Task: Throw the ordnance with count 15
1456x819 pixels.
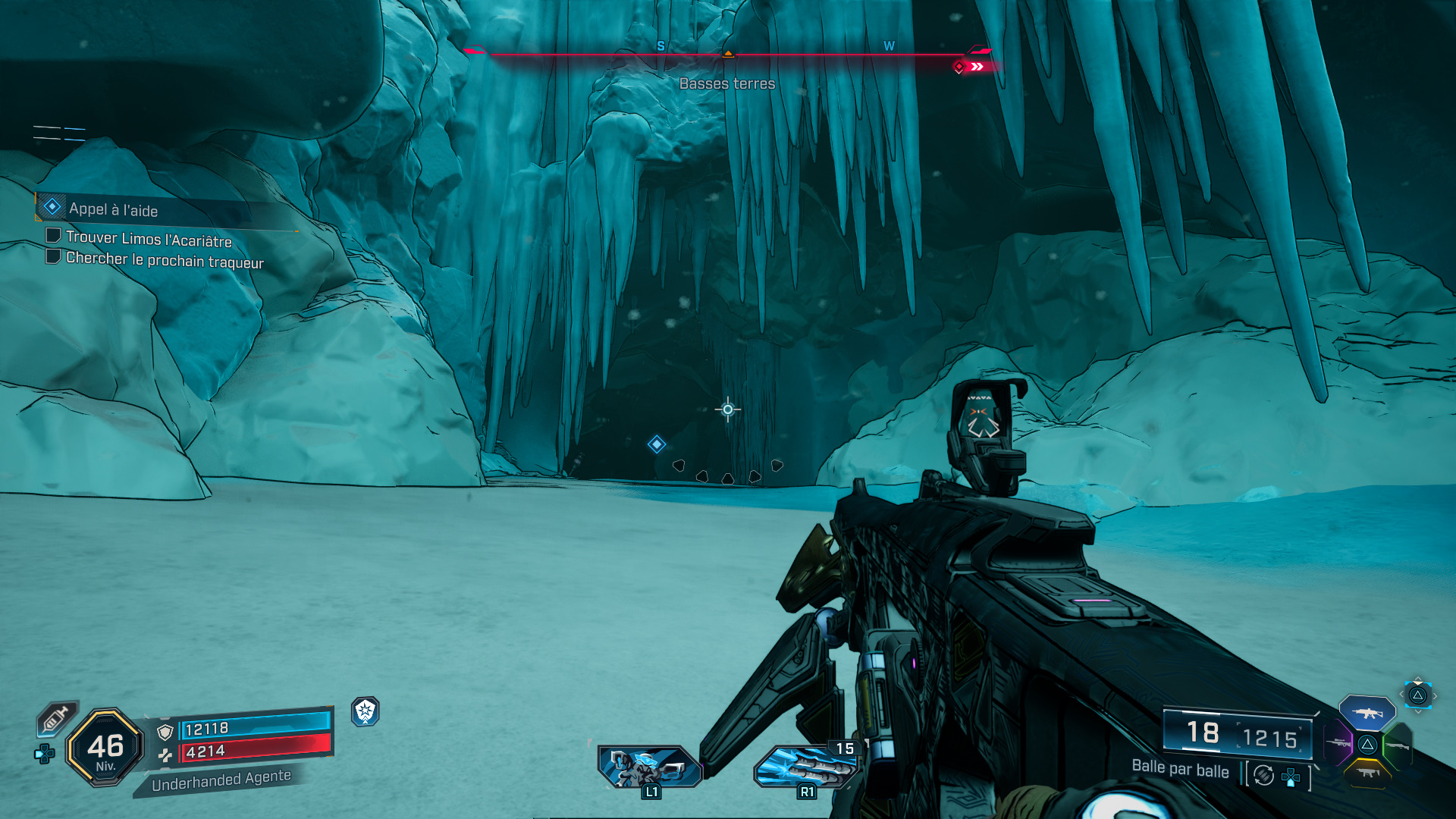Action: pyautogui.click(x=805, y=767)
